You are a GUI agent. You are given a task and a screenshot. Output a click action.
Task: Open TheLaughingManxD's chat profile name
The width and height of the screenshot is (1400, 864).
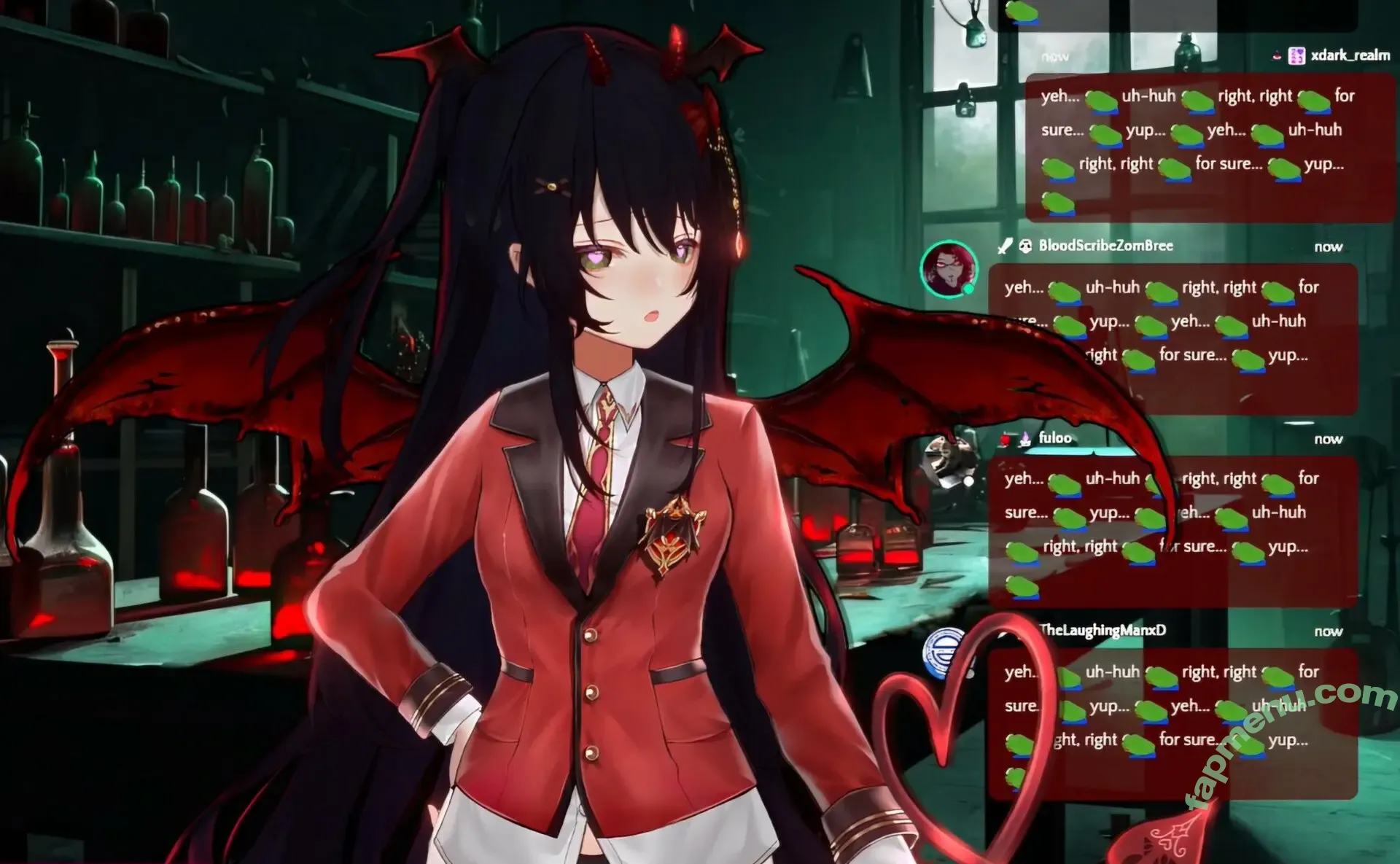[x=1102, y=630]
